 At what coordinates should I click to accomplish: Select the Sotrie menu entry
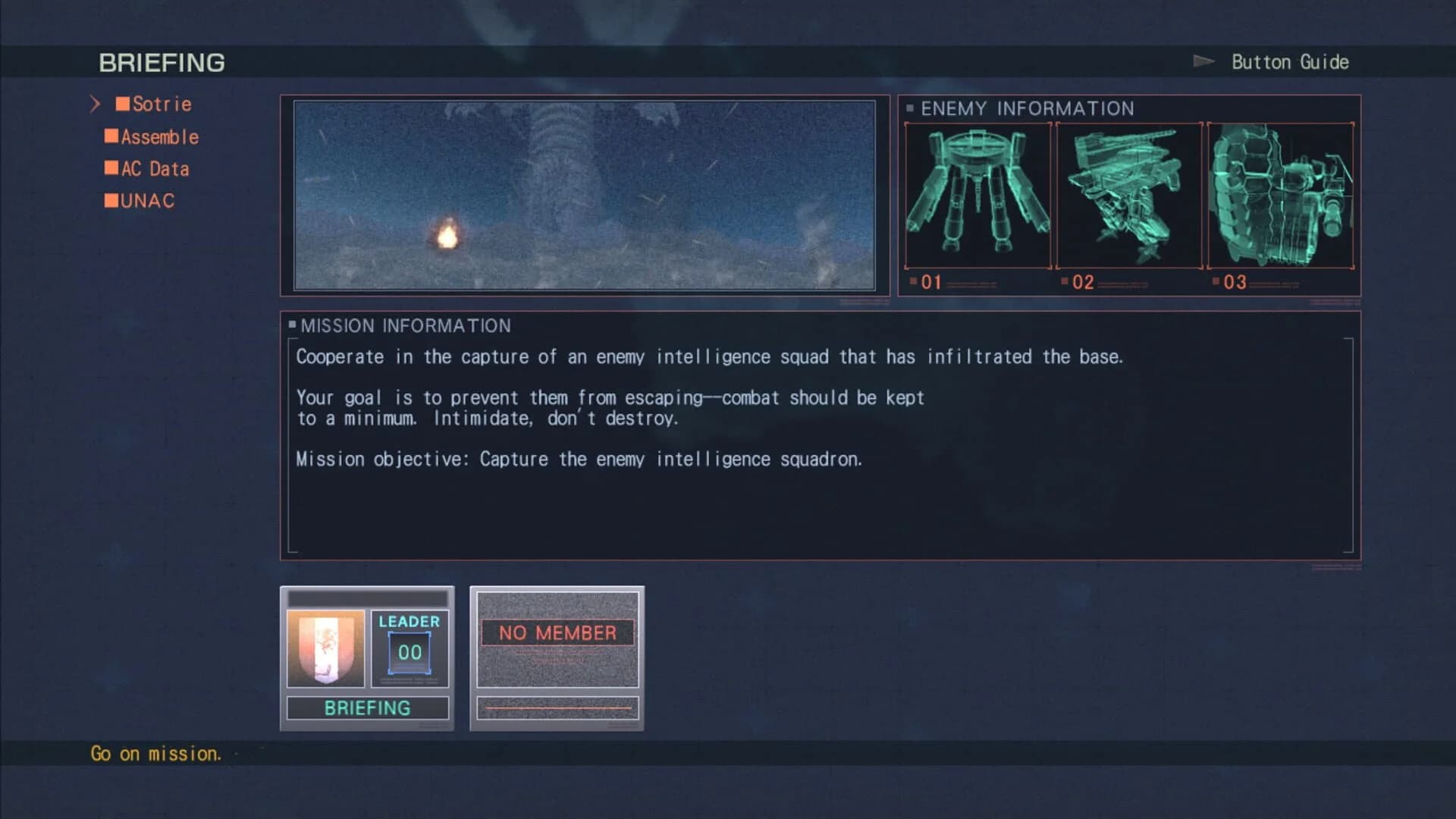[x=161, y=104]
